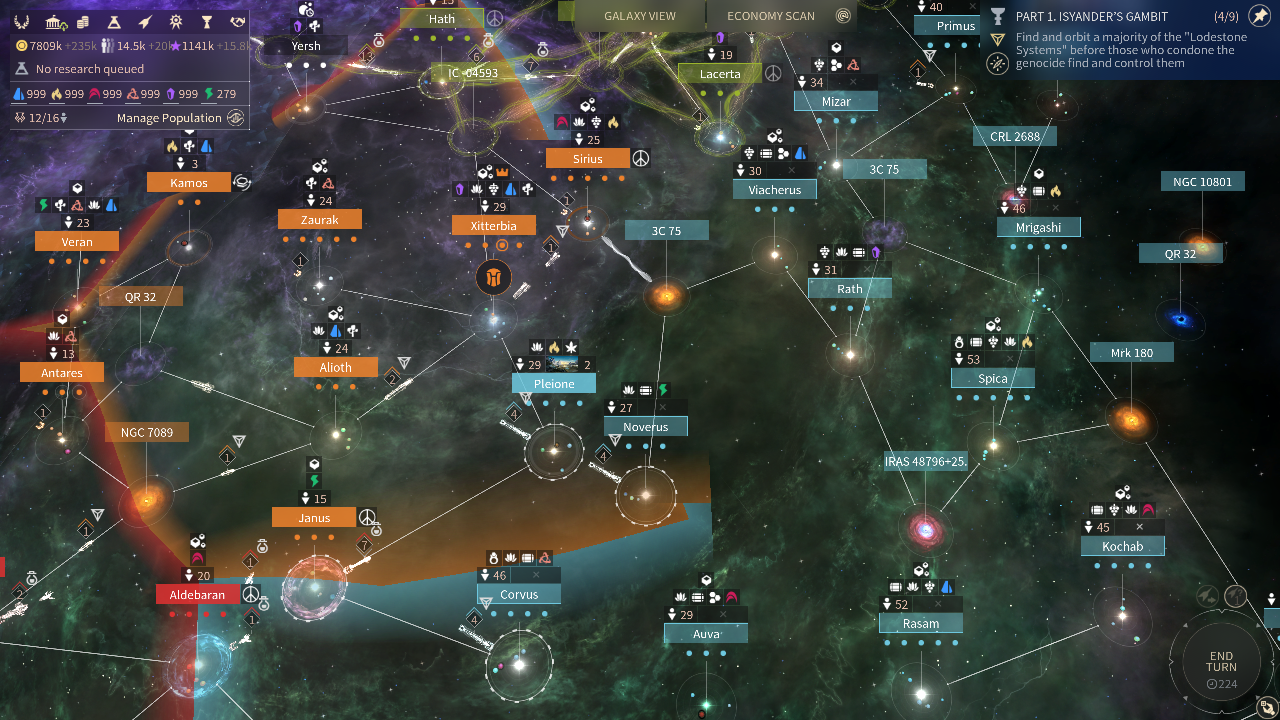Open the empire laurel wreath screen
Screen dimensions: 1280x720
click(22, 22)
